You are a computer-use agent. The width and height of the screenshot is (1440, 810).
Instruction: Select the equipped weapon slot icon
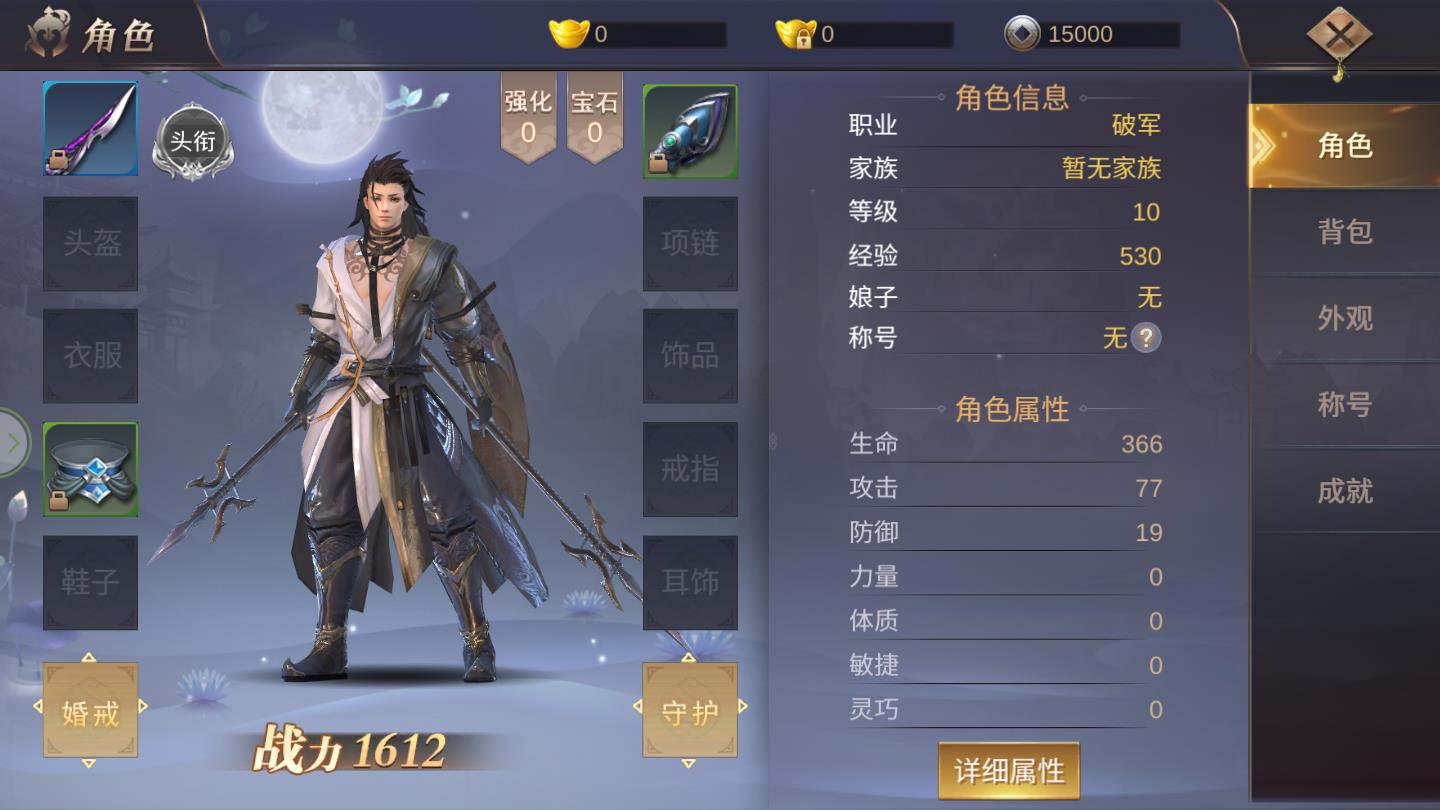[89, 128]
